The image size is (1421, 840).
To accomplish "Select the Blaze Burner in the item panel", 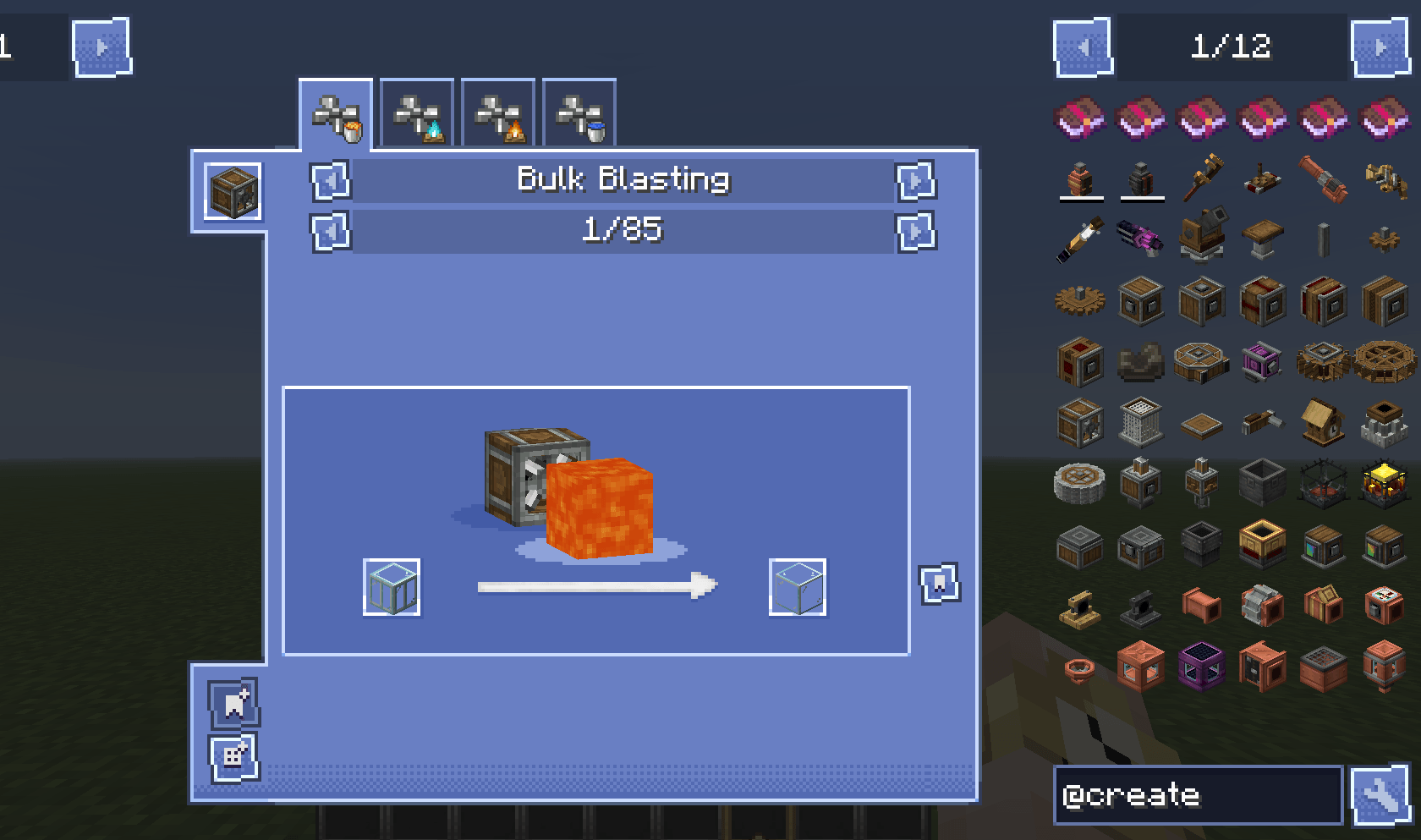I will pos(1322,482).
